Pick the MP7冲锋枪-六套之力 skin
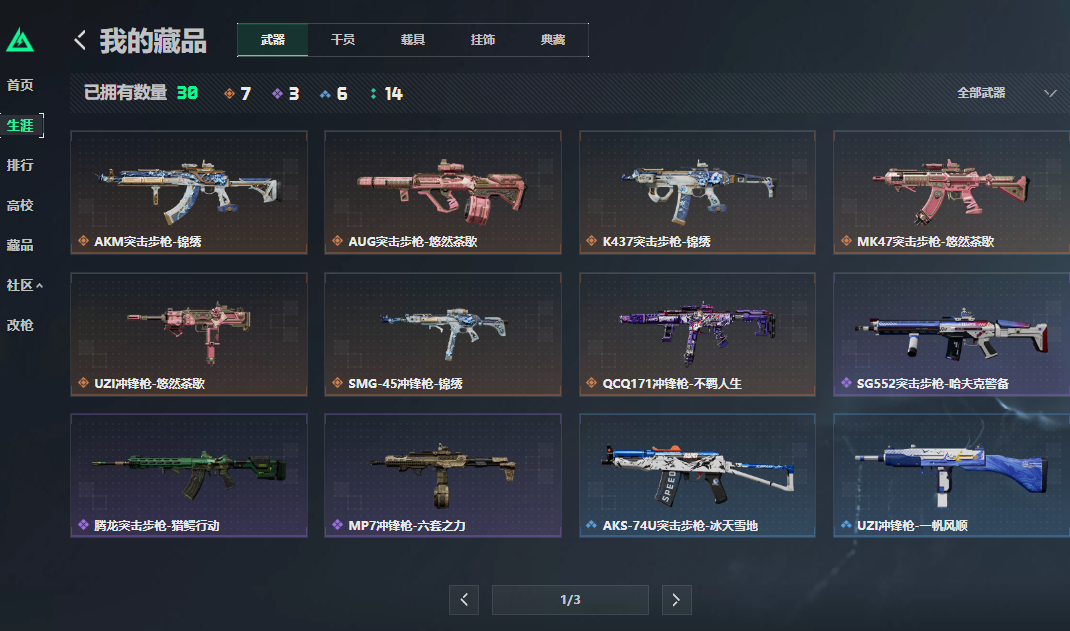 443,476
